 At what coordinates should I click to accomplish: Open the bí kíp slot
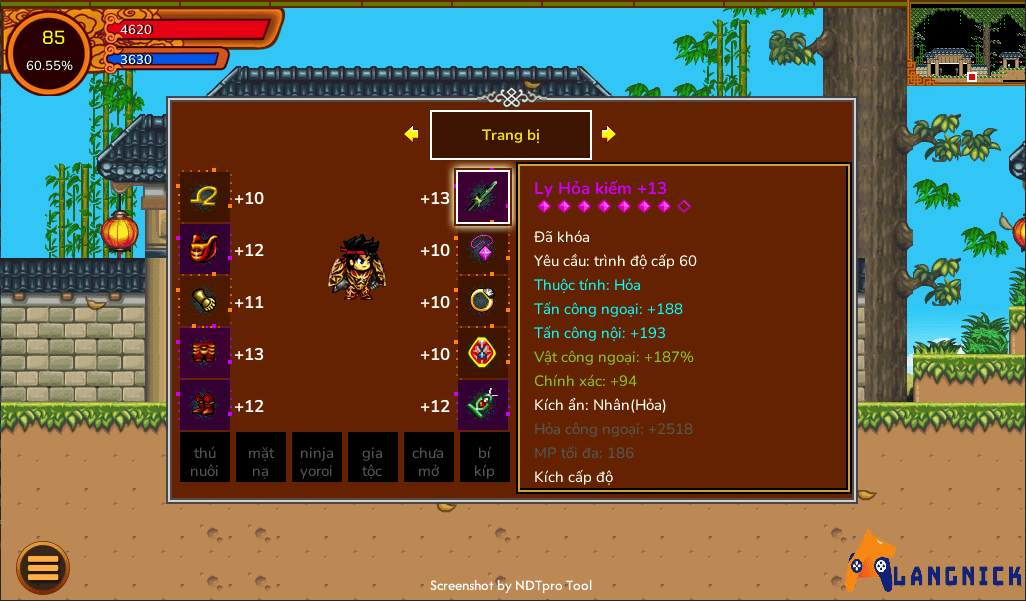click(485, 458)
